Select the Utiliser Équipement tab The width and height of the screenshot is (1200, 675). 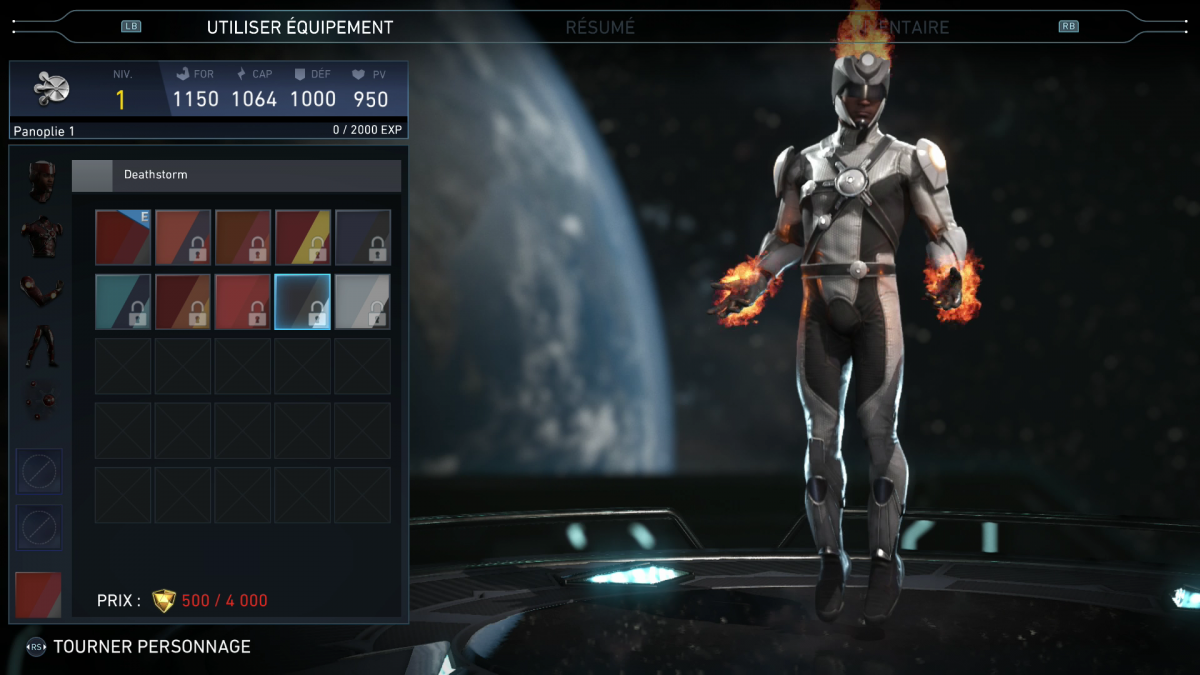(x=300, y=28)
